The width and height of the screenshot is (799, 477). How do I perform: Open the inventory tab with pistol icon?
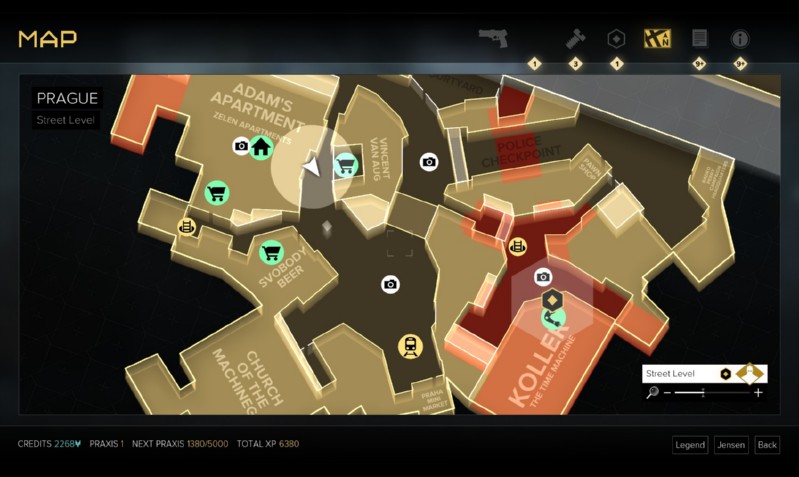[x=493, y=38]
